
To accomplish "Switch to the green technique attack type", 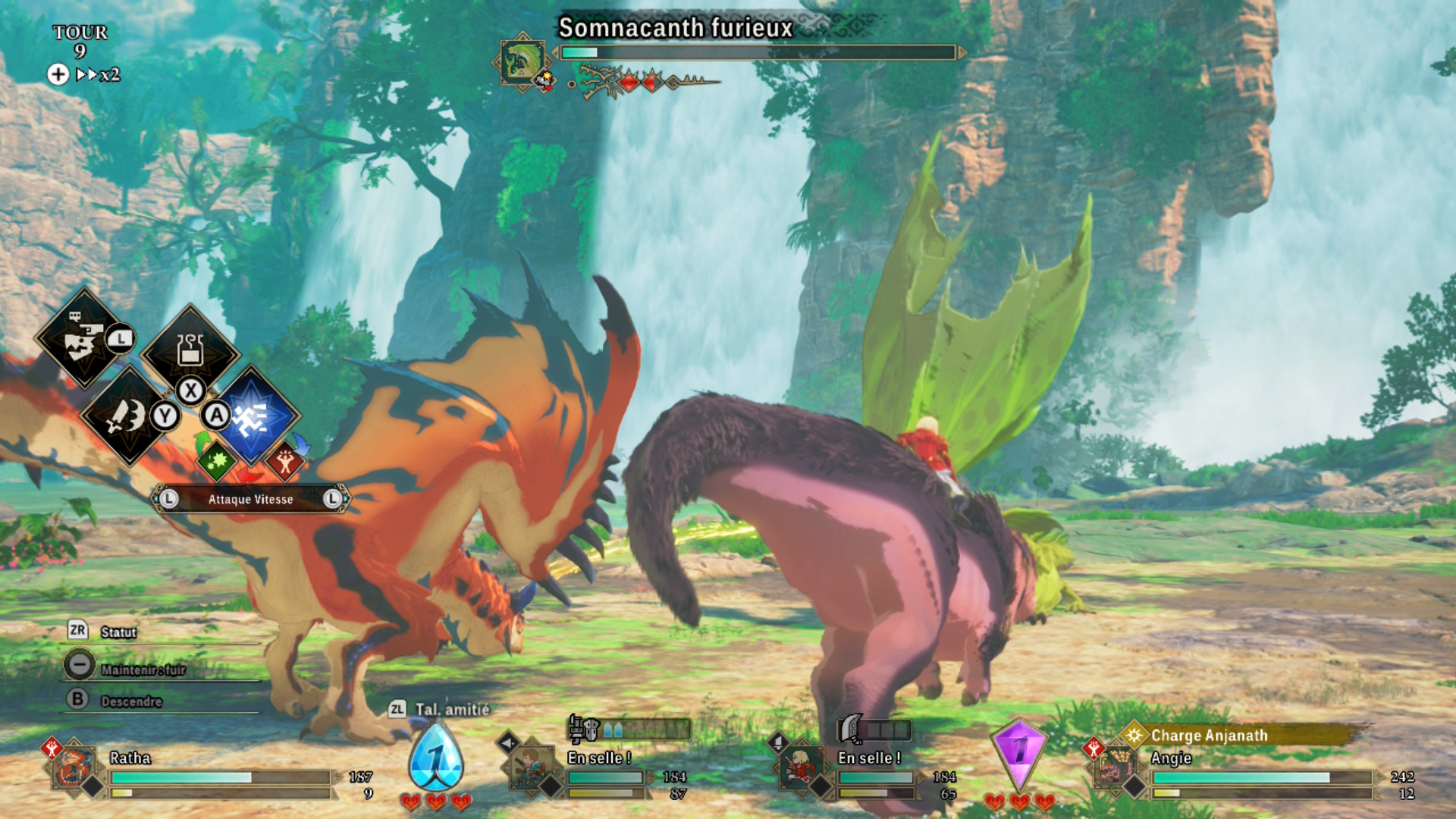I will pyautogui.click(x=216, y=460).
